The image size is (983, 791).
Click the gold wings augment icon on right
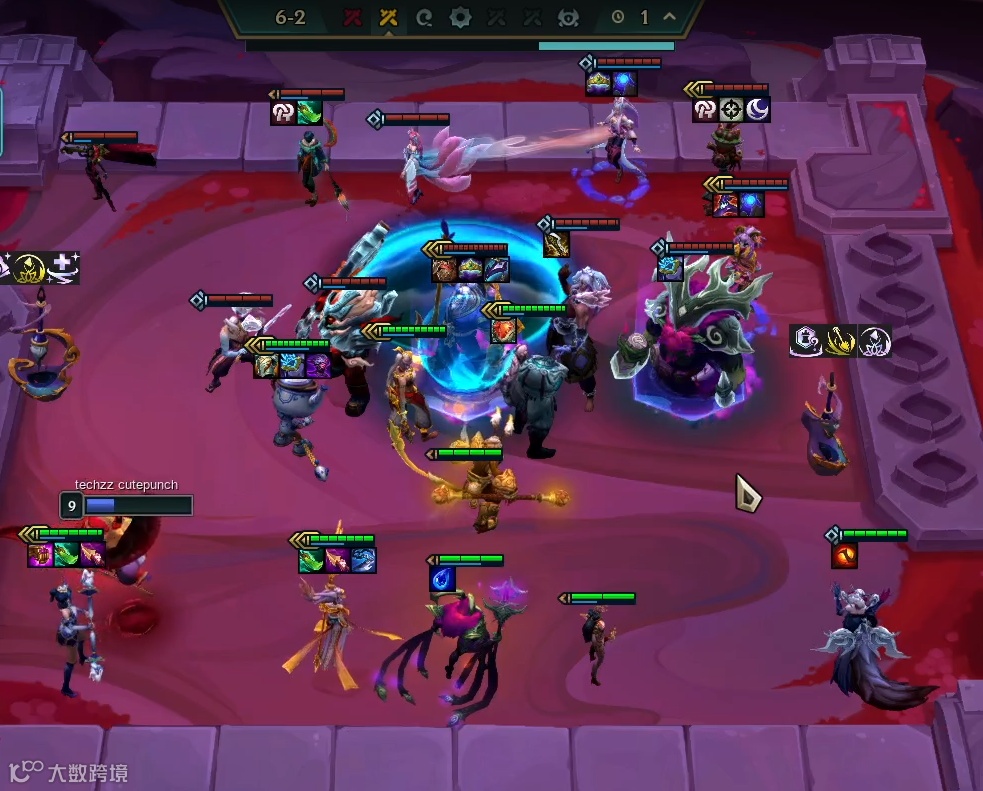840,342
